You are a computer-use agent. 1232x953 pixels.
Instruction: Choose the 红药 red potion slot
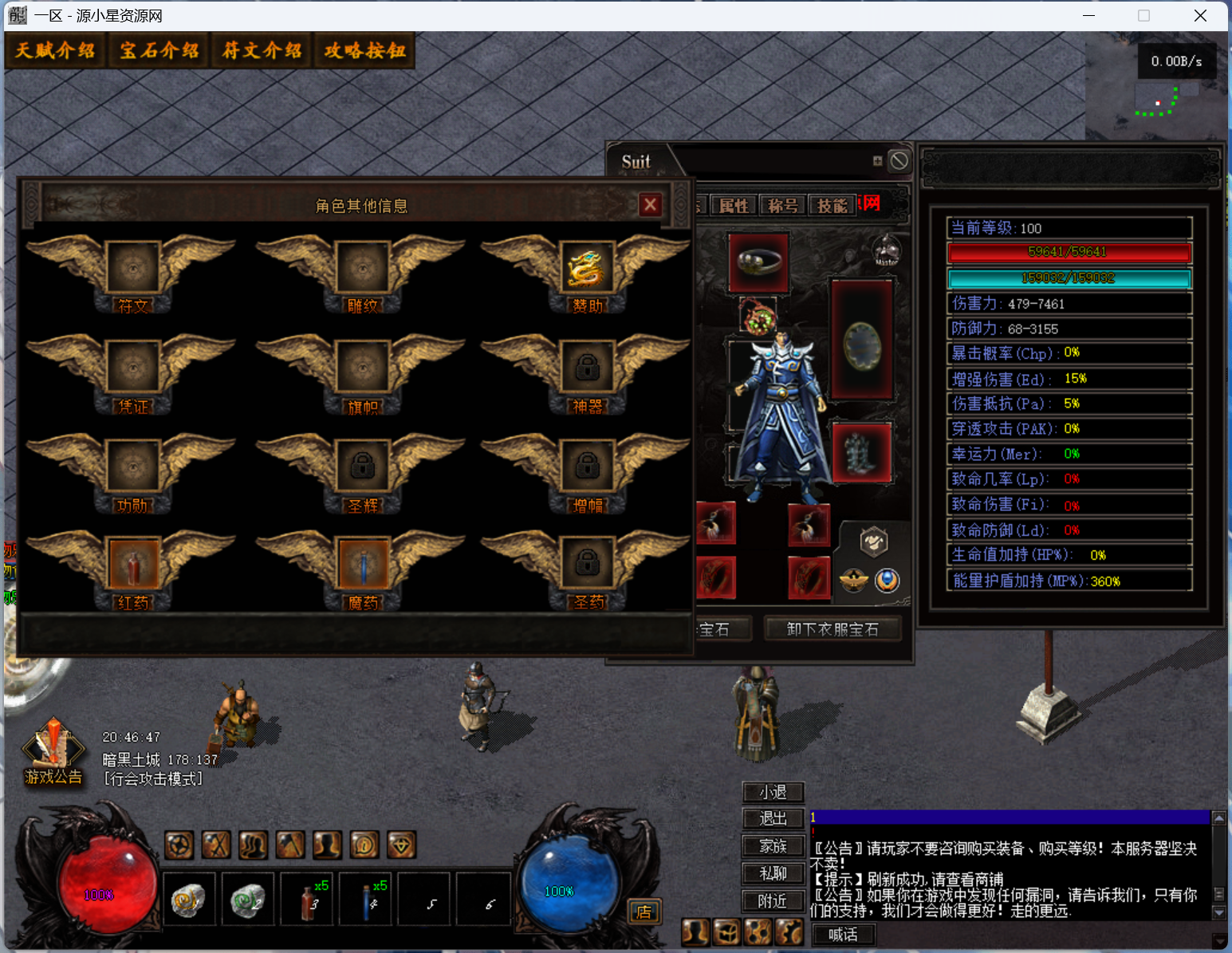[132, 564]
